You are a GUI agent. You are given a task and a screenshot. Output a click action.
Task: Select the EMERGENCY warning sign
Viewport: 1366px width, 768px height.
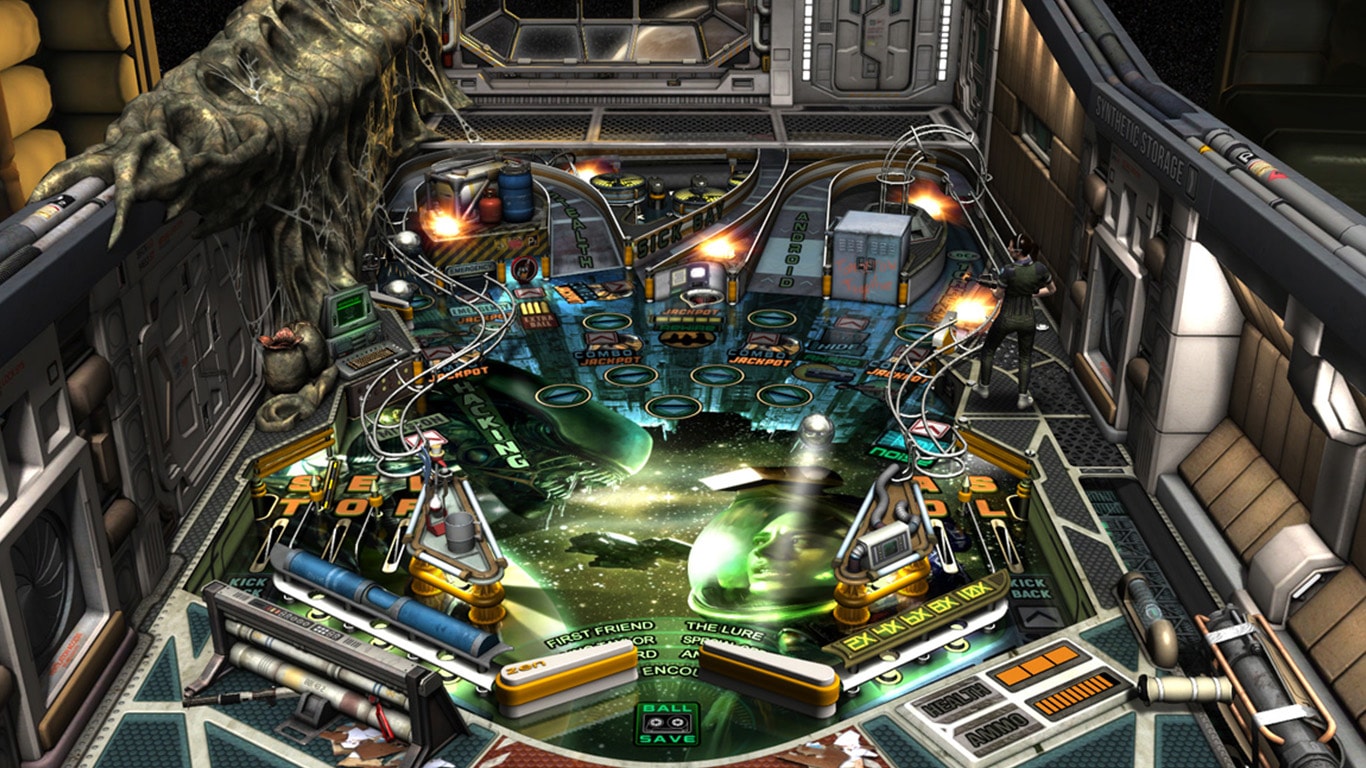pyautogui.click(x=470, y=267)
